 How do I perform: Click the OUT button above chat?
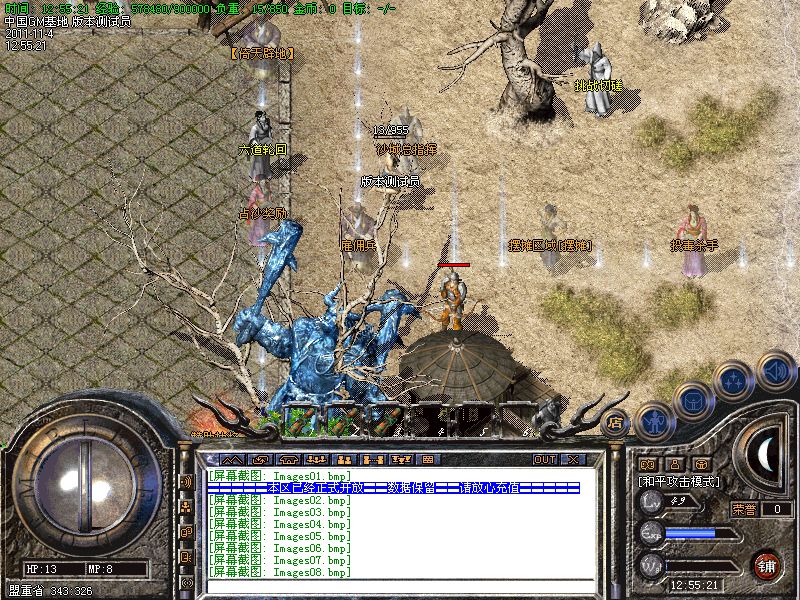click(x=544, y=460)
